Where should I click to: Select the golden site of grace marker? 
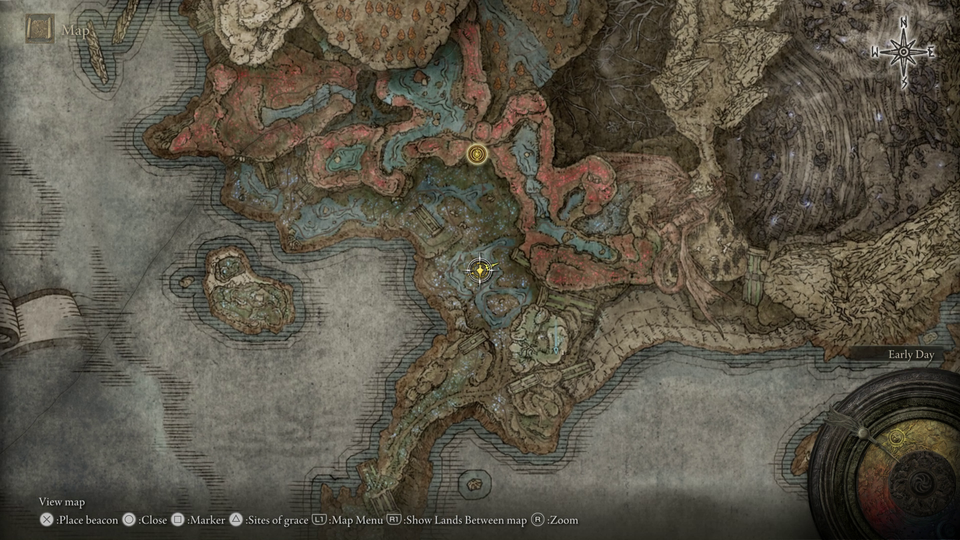(x=477, y=153)
